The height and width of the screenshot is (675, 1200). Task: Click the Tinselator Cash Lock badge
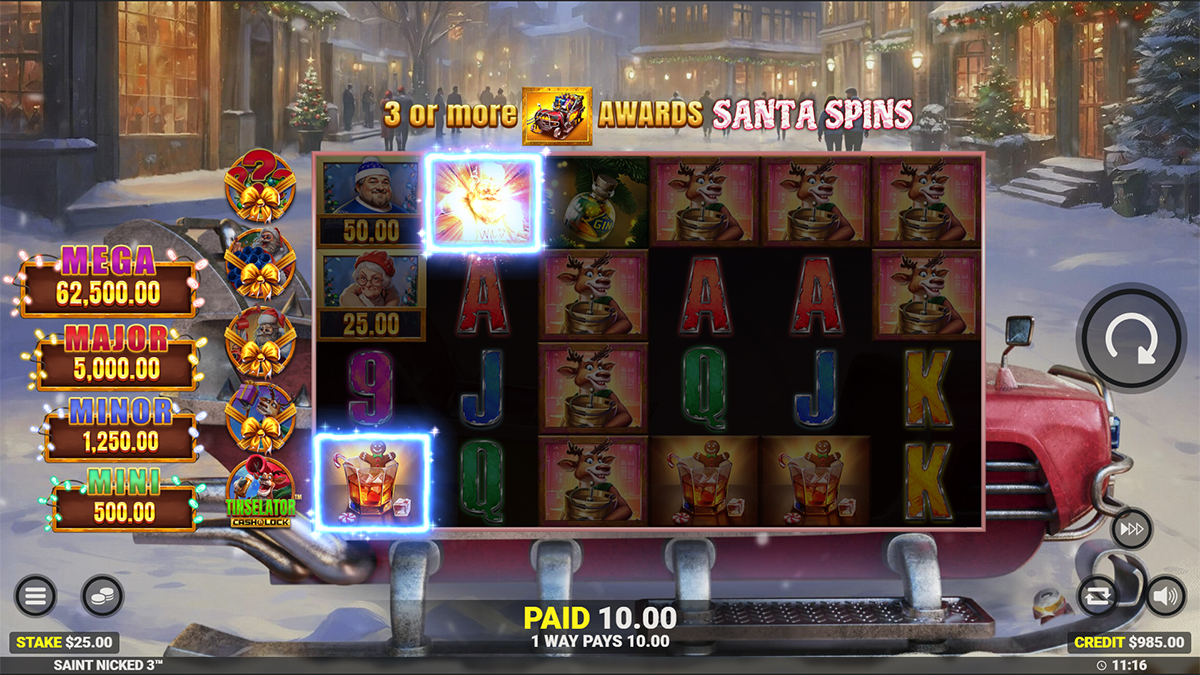tap(260, 494)
